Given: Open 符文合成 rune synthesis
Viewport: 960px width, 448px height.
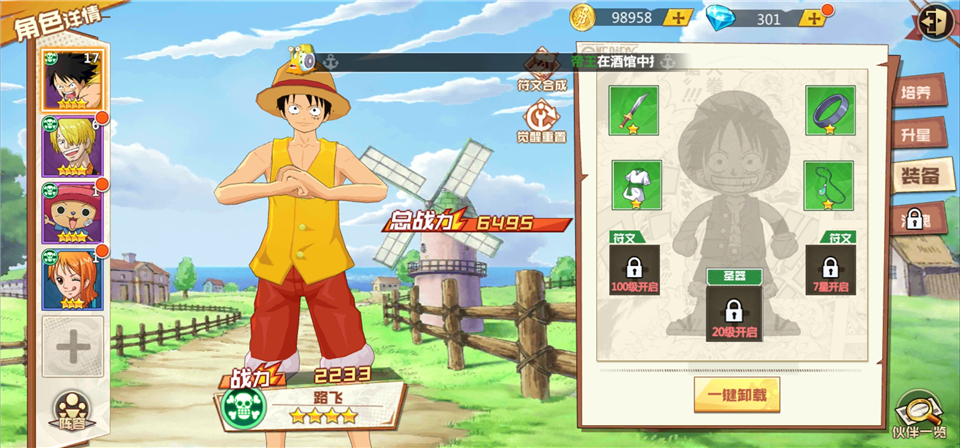Looking at the screenshot, I should click(x=541, y=70).
